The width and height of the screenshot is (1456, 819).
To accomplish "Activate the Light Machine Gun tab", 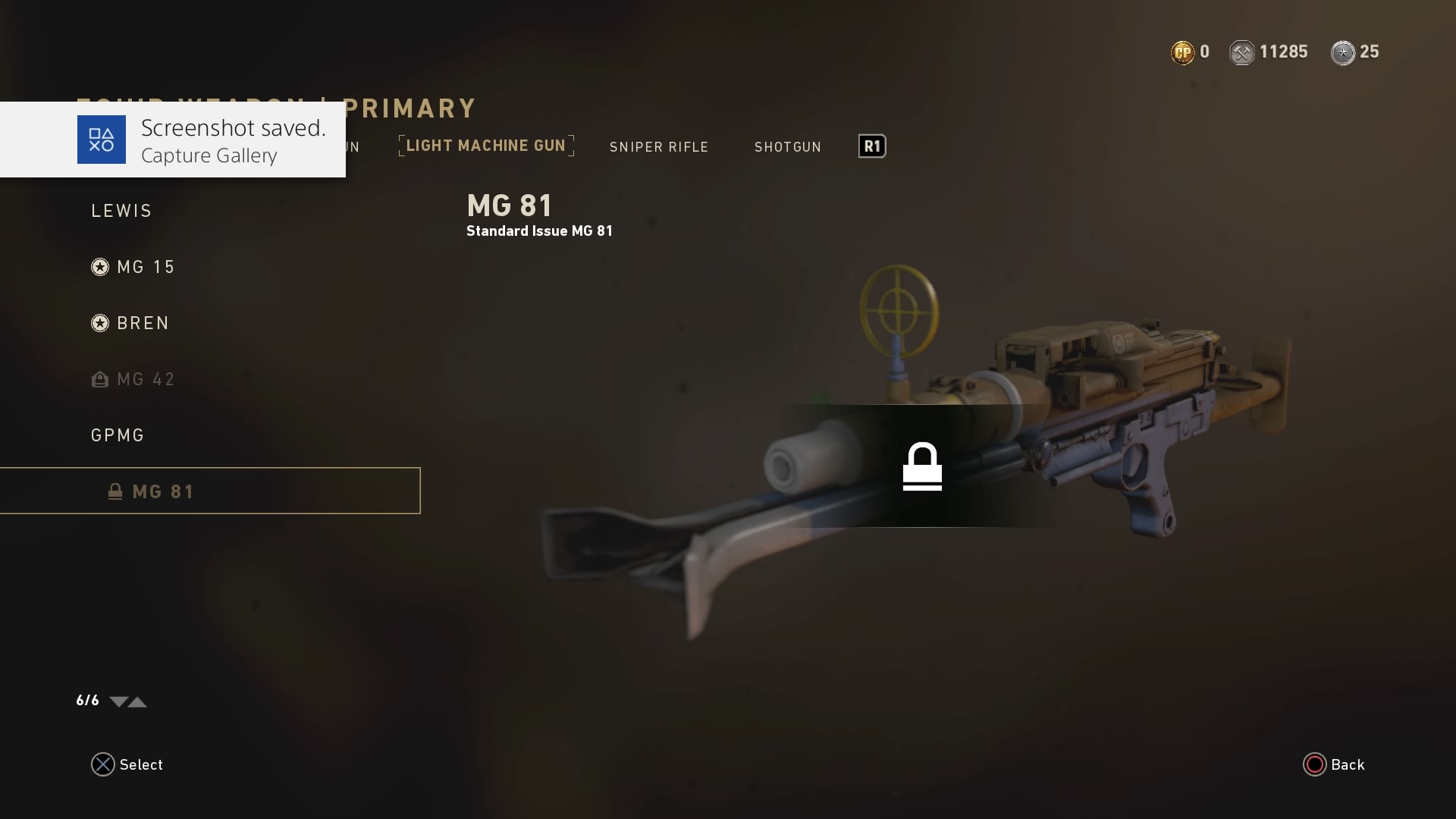I will click(486, 146).
